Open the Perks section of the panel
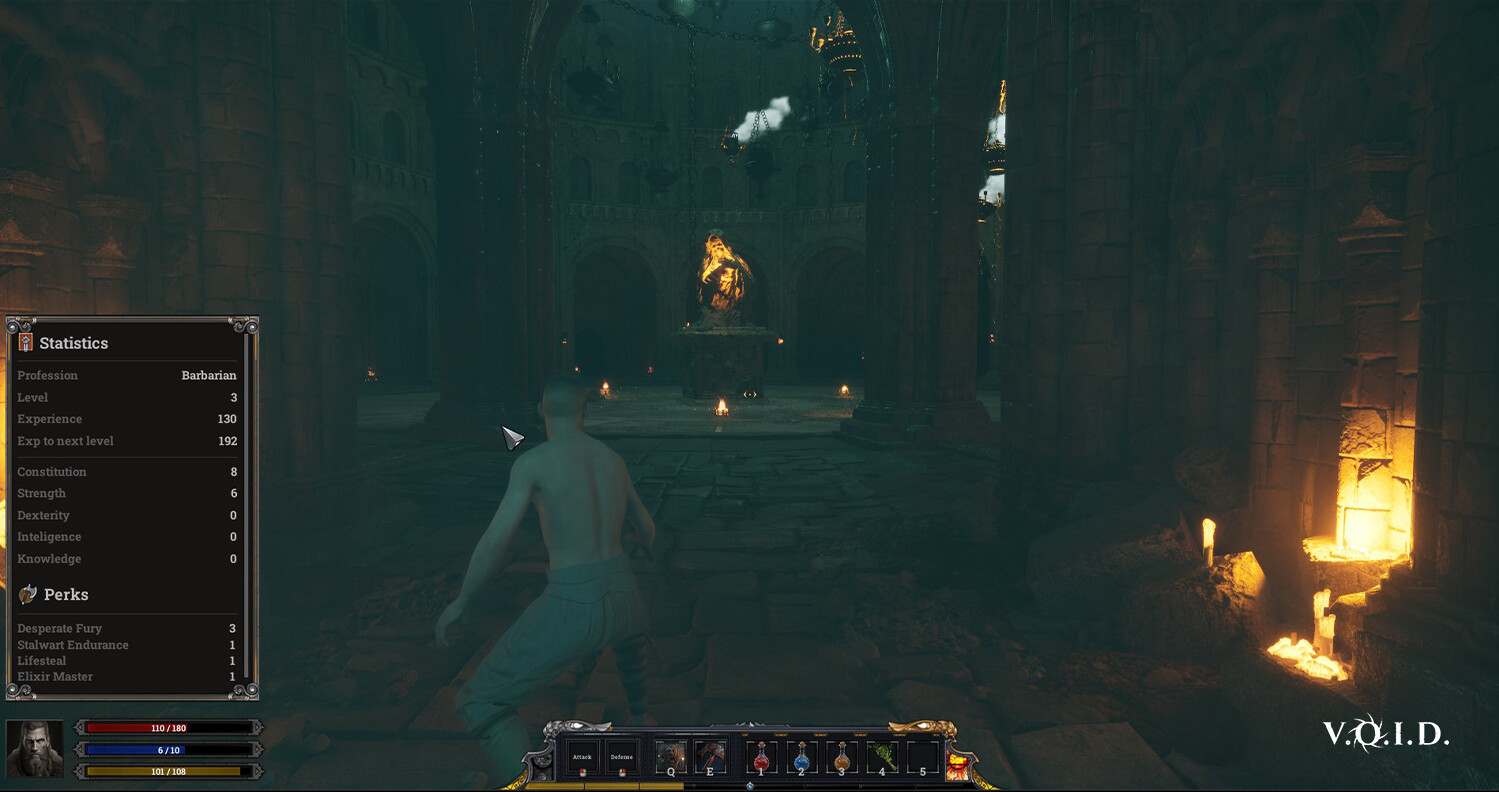1499x792 pixels. pyautogui.click(x=65, y=594)
